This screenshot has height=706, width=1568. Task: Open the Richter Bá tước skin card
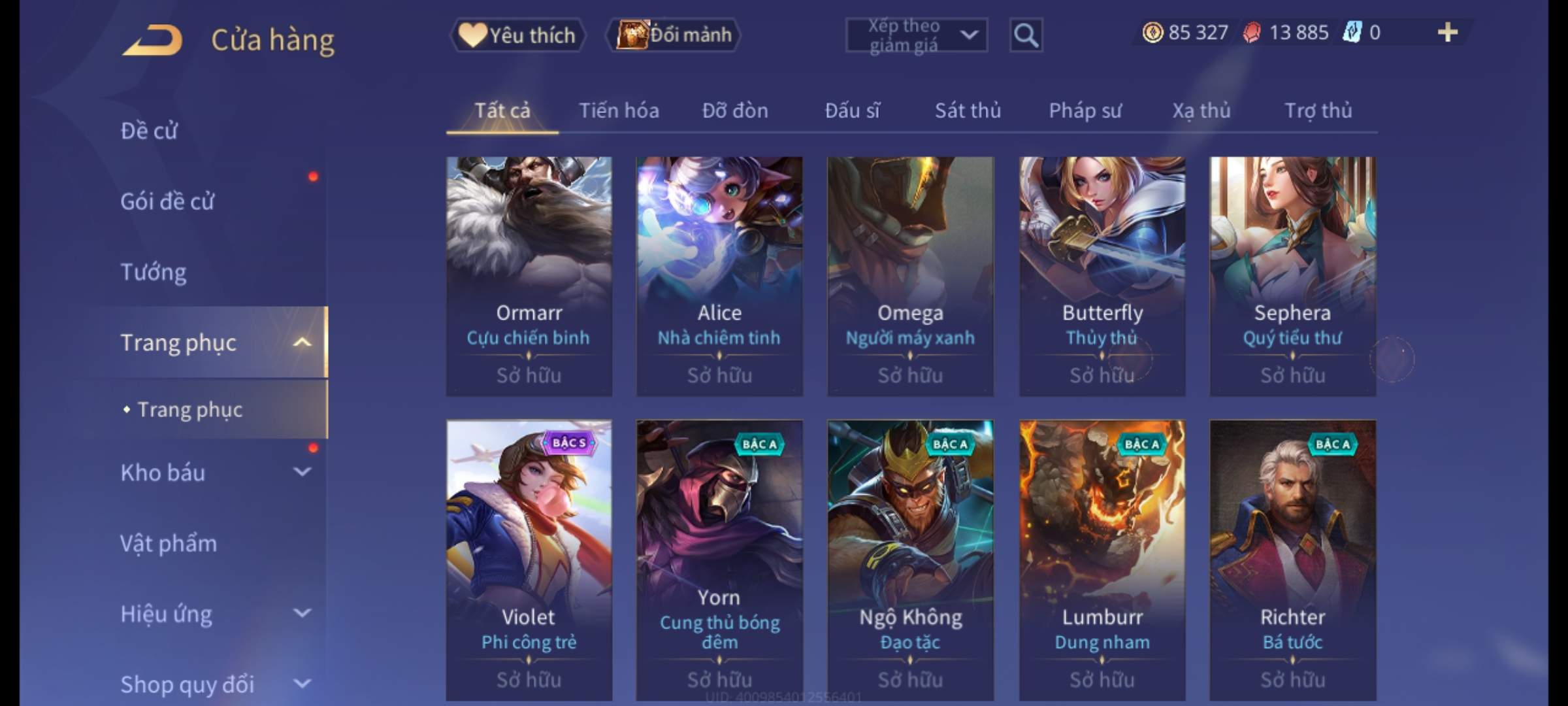(x=1292, y=560)
